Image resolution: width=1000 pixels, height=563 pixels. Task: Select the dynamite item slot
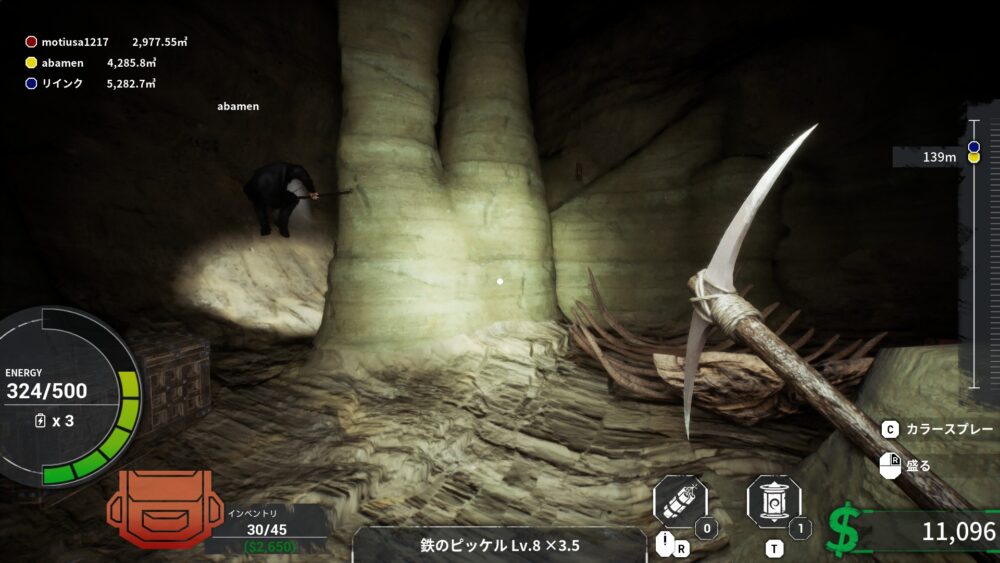pos(680,502)
